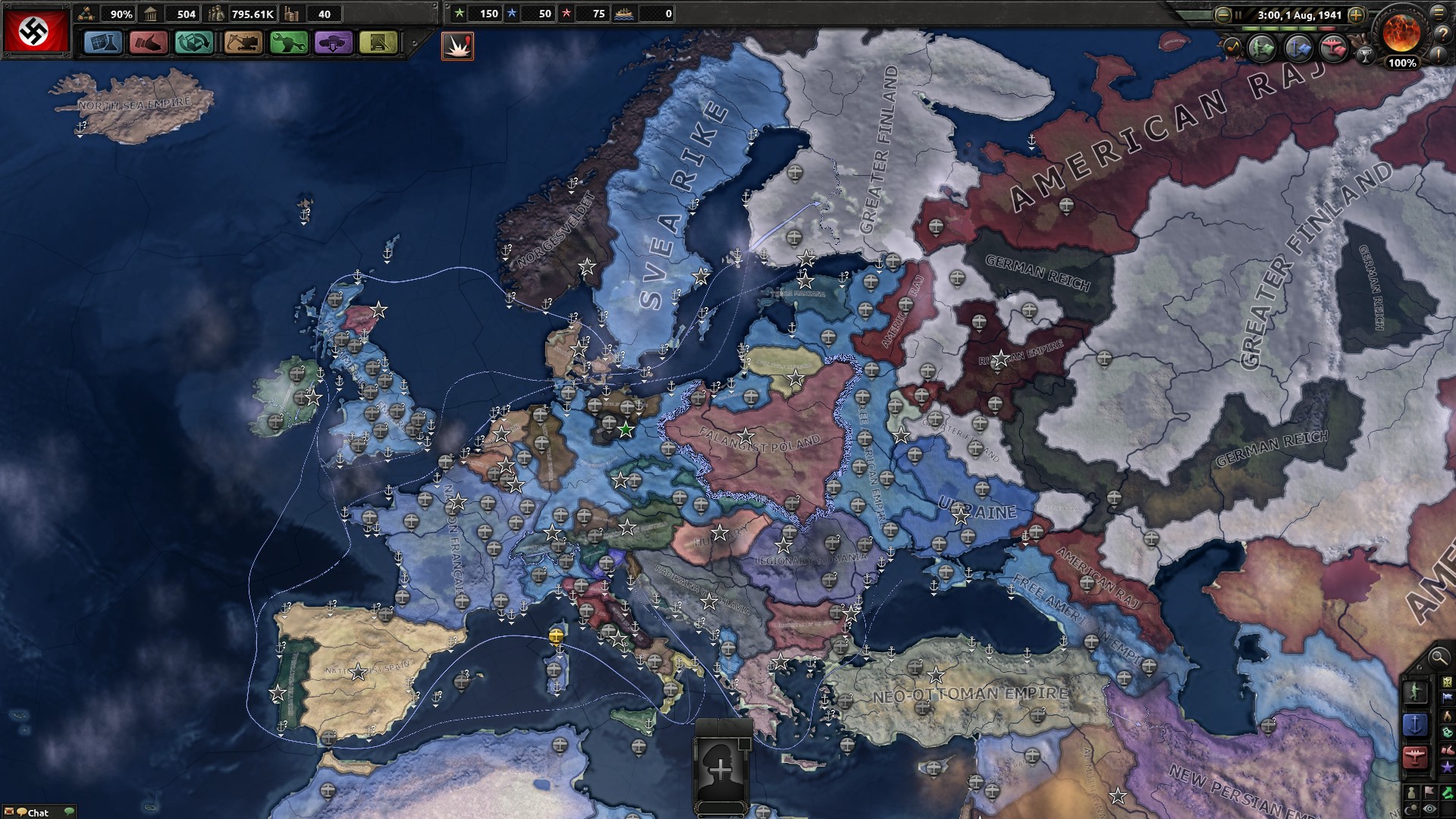Open the air forces overview plane icon
This screenshot has width=1456, height=819.
[1333, 47]
